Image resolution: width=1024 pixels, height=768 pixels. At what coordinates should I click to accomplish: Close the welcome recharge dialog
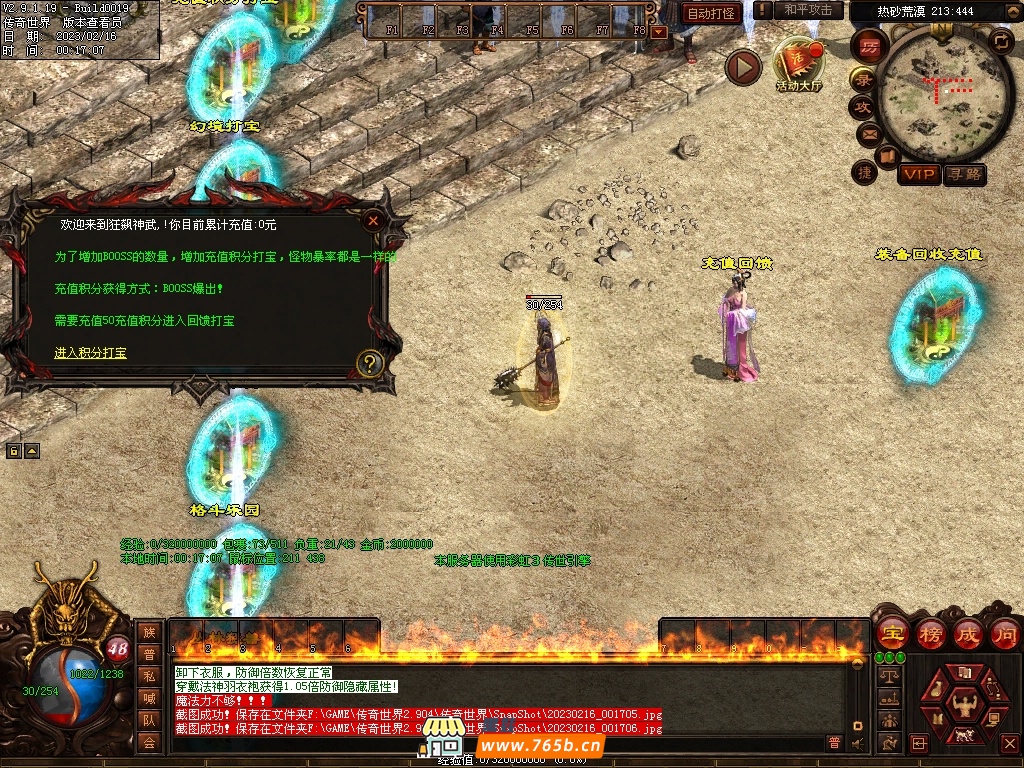coord(373,221)
